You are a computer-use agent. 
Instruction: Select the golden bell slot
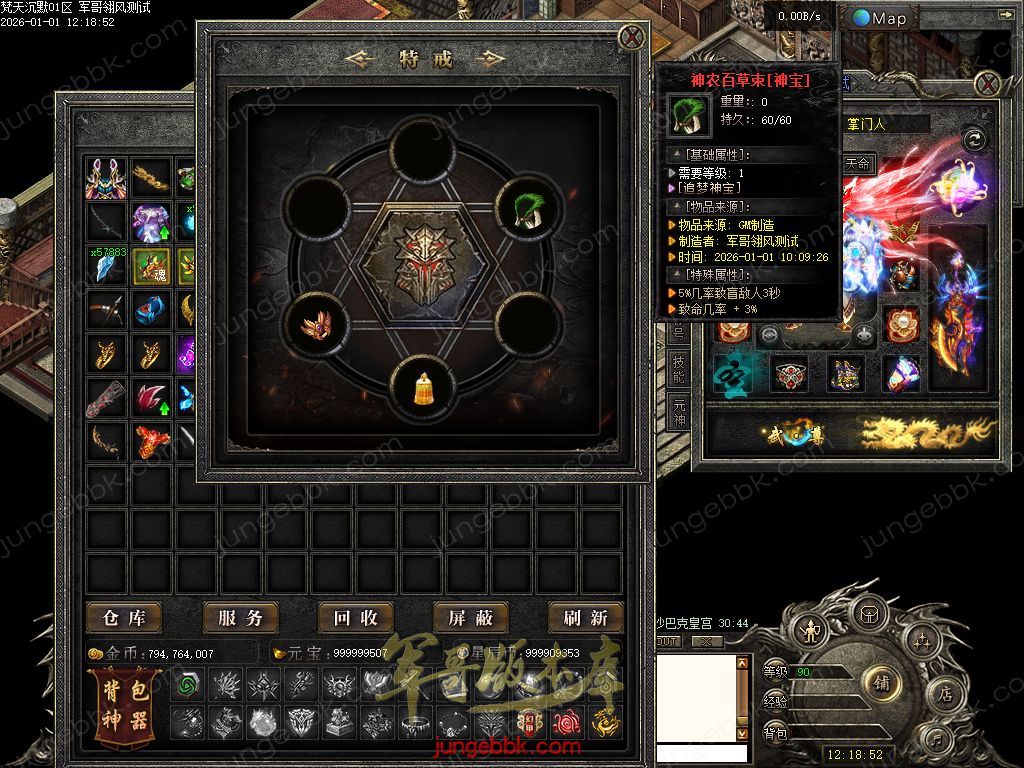422,386
